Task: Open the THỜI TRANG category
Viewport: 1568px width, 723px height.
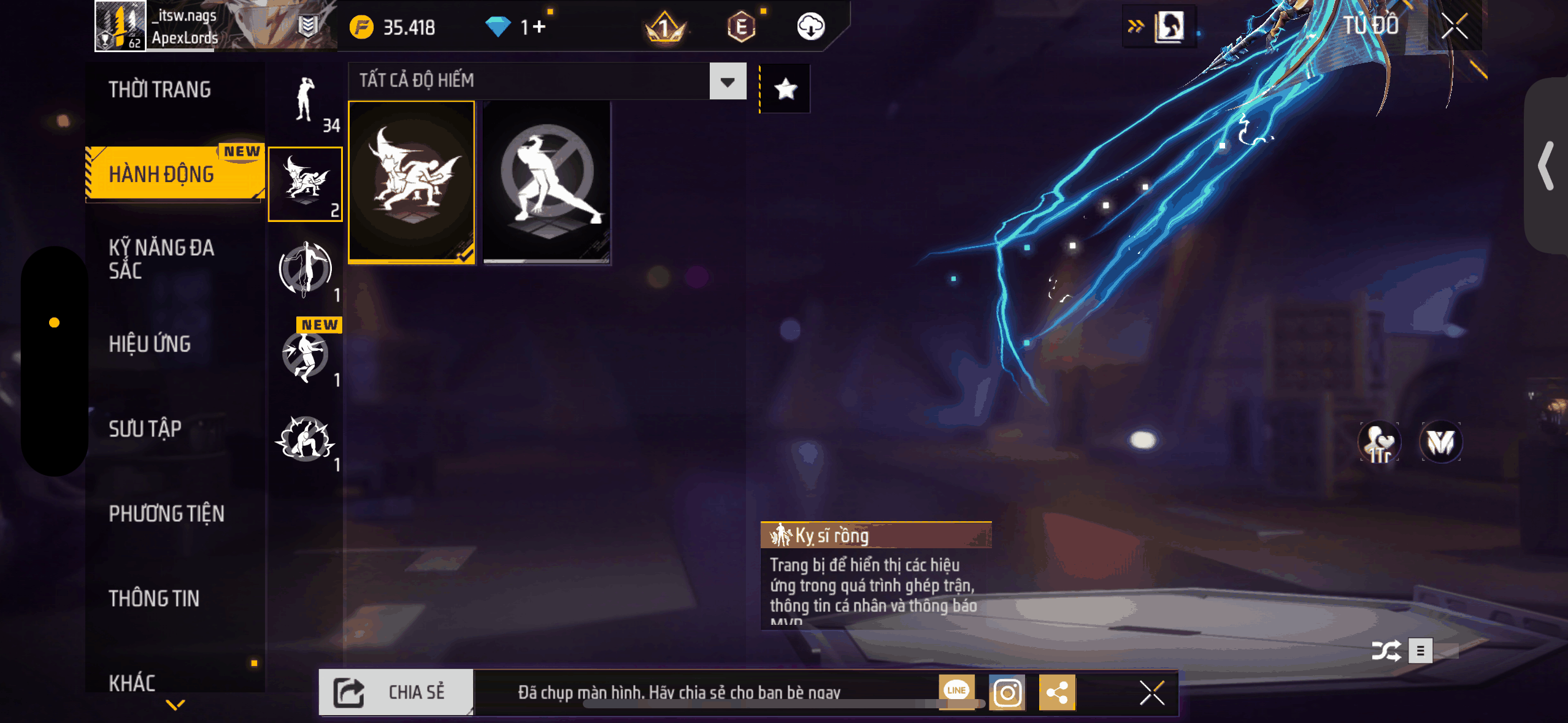Action: (x=159, y=90)
